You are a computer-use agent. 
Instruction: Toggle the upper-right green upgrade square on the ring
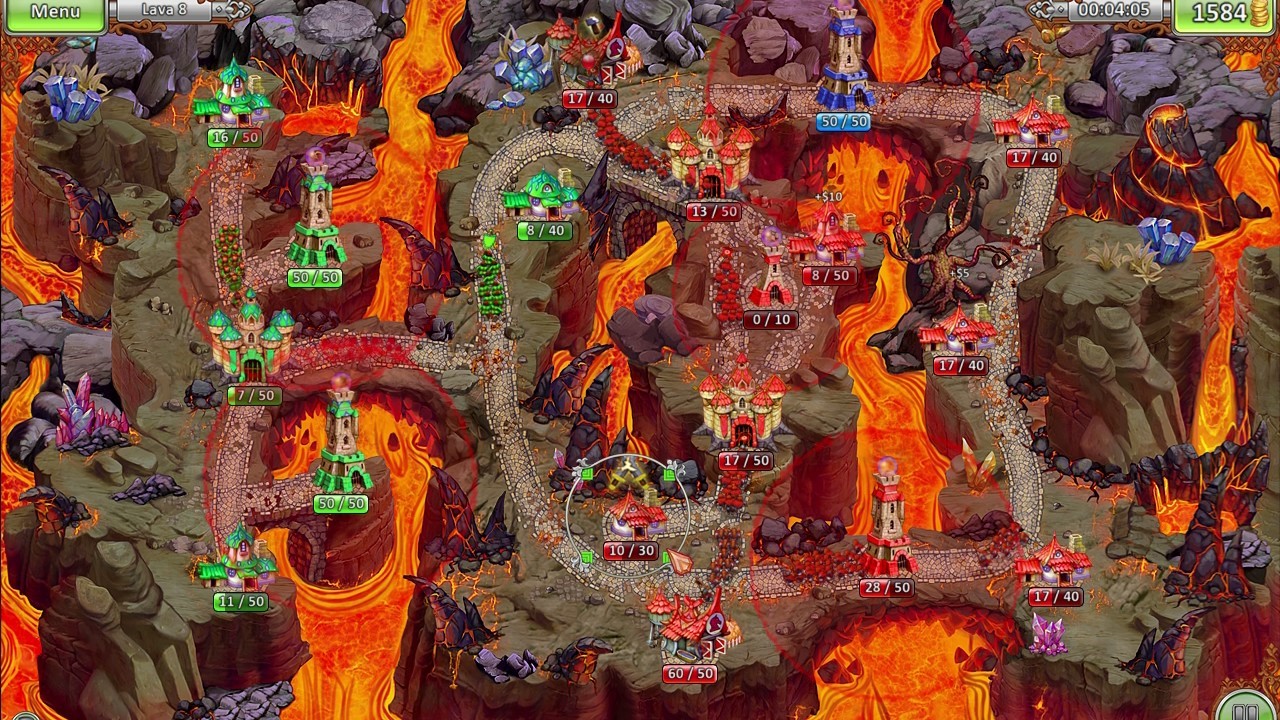click(x=670, y=475)
